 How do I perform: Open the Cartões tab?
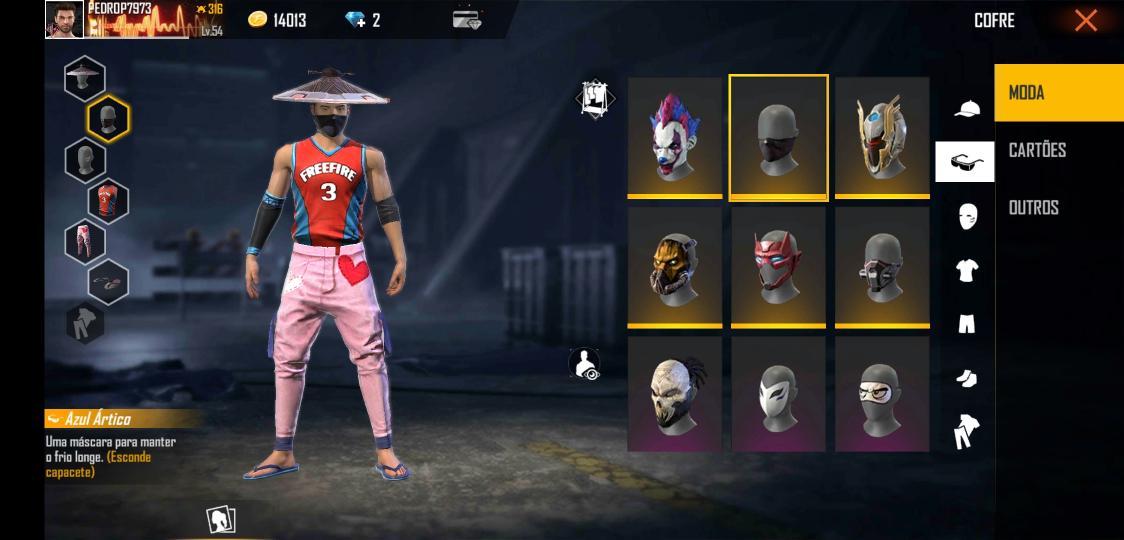1058,150
